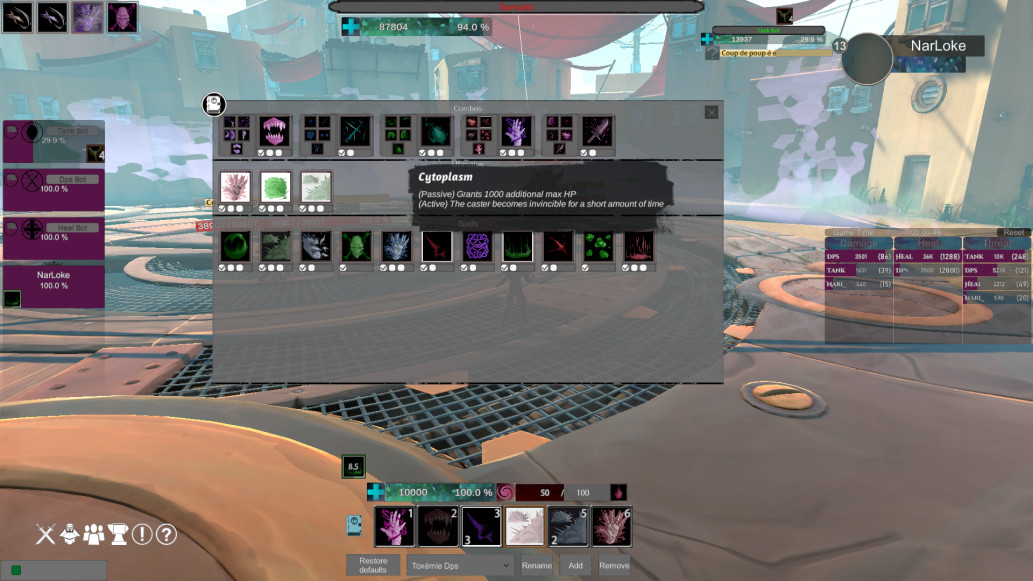Screen dimensions: 1033x581
Task: Remove the current loadout
Action: tap(614, 565)
